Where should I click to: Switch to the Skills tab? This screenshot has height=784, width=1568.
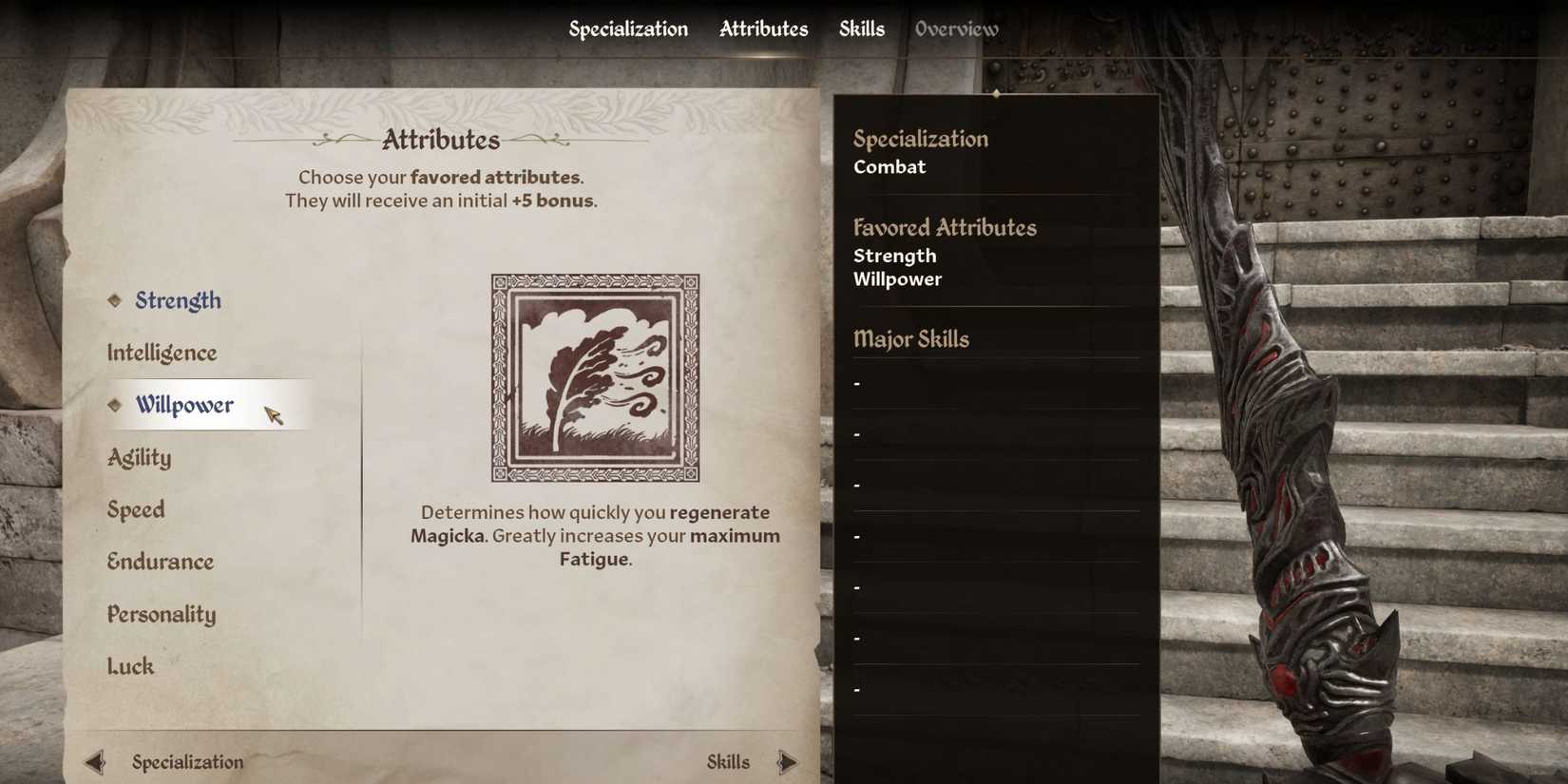coord(861,29)
